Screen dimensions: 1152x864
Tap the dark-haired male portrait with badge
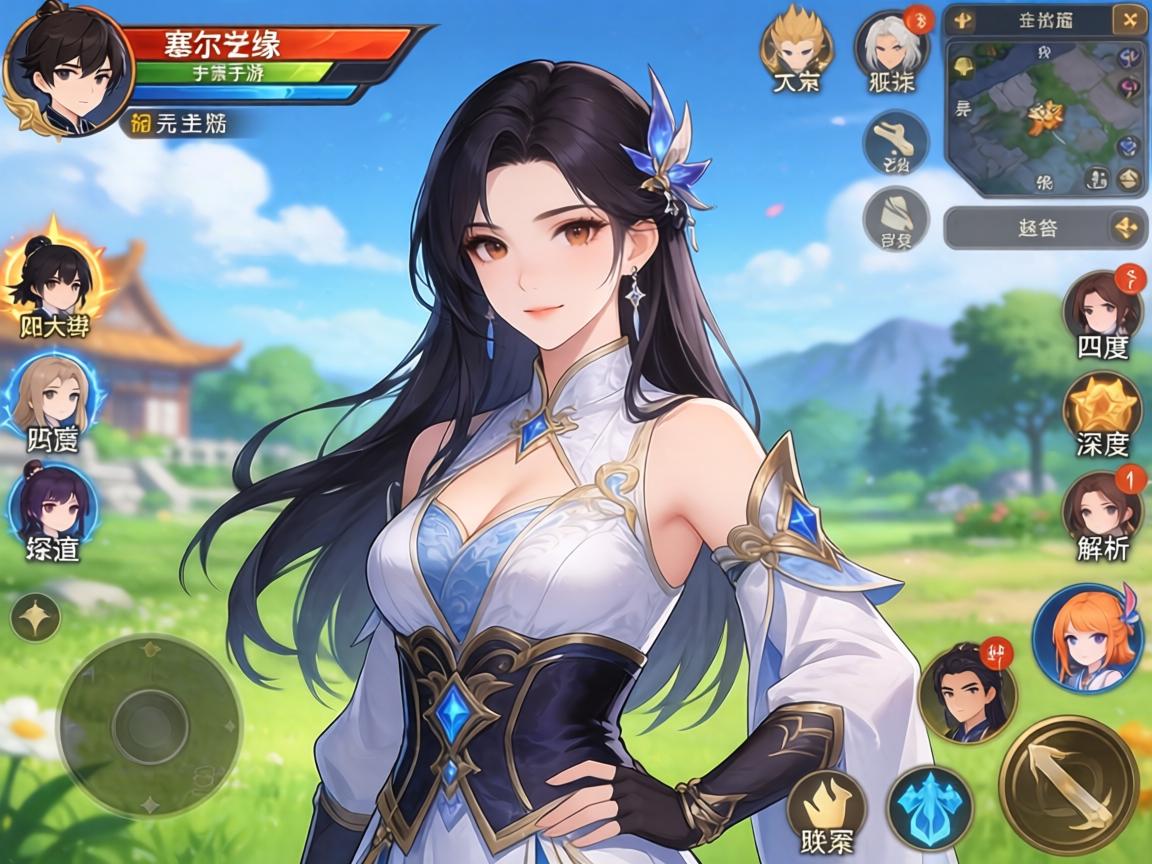(x=966, y=692)
